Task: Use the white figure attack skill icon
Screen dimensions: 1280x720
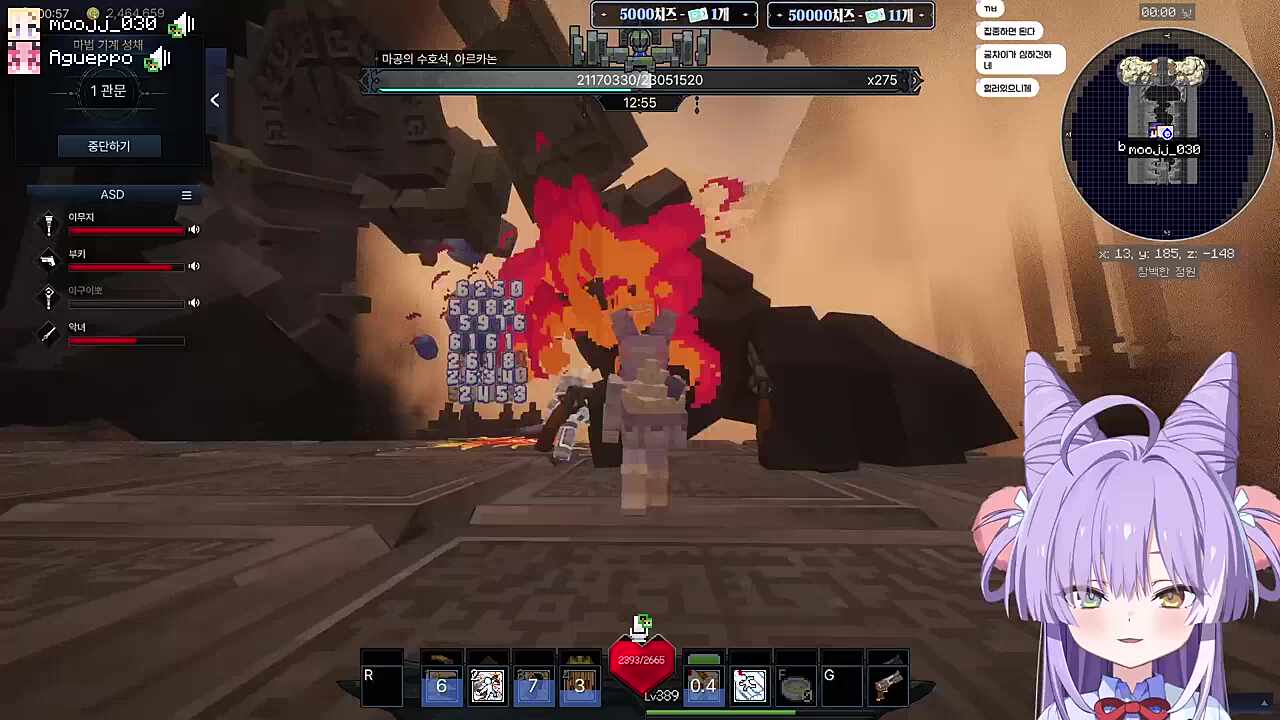Action: [x=487, y=685]
